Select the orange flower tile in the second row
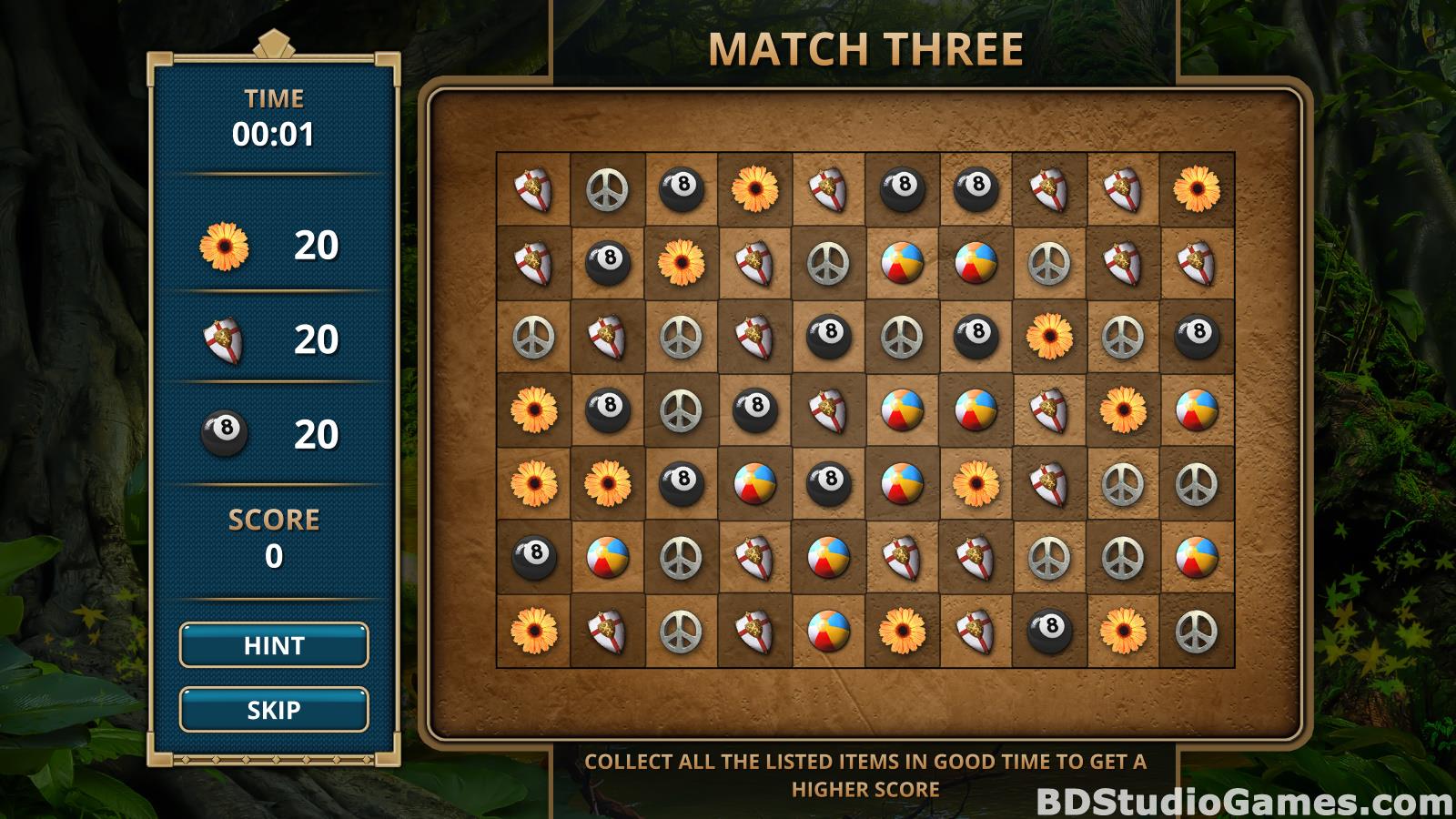1456x819 pixels. pyautogui.click(x=681, y=263)
